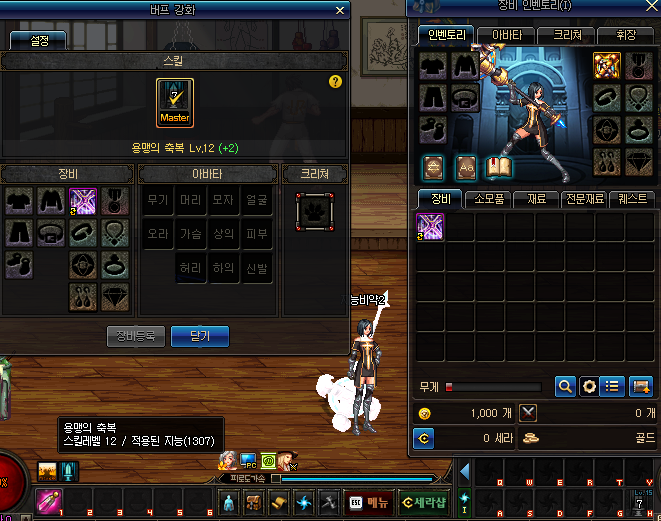Select the purple weapon item in the inventory grid

point(430,227)
